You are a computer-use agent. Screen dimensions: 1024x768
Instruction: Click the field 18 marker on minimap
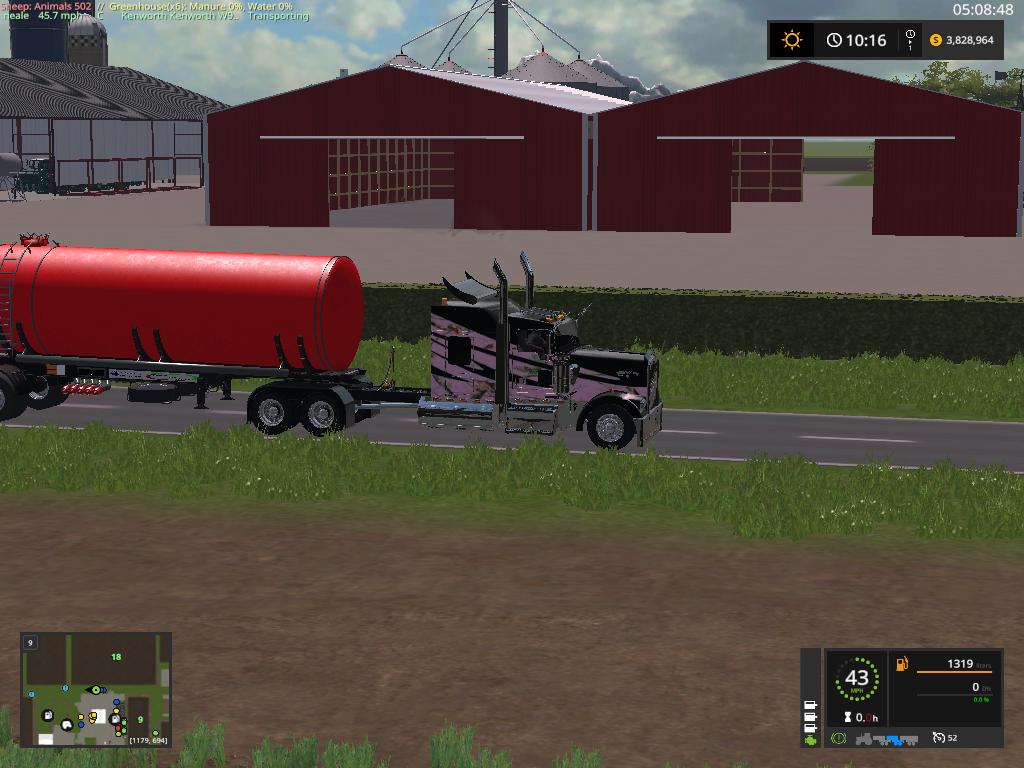(x=116, y=657)
